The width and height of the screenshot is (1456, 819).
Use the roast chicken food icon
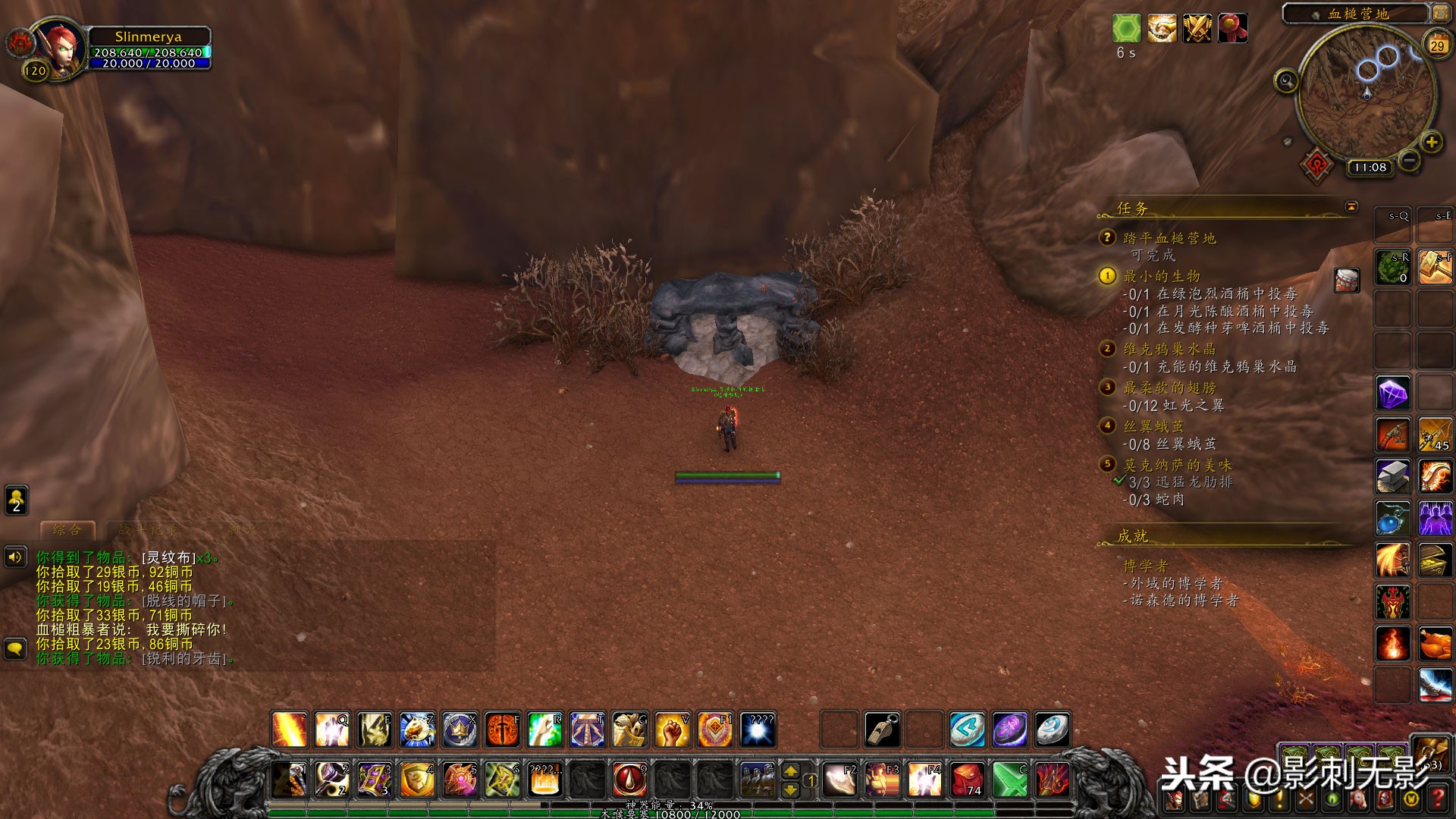[x=1435, y=644]
